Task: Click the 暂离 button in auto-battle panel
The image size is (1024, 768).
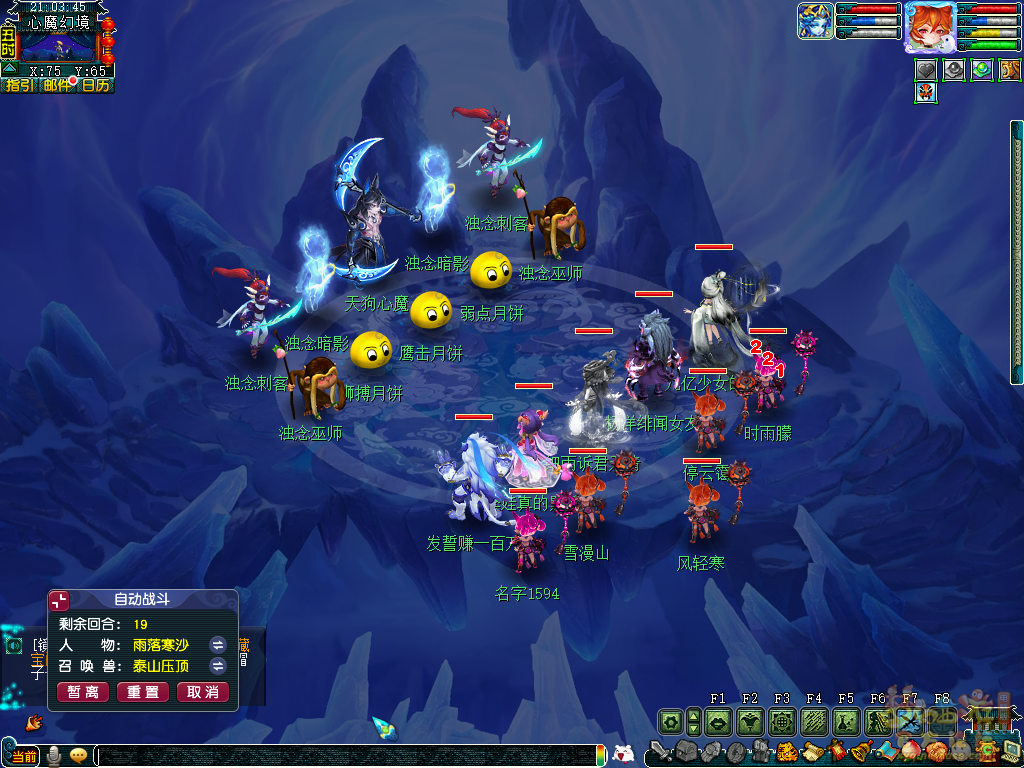Action: coord(83,692)
